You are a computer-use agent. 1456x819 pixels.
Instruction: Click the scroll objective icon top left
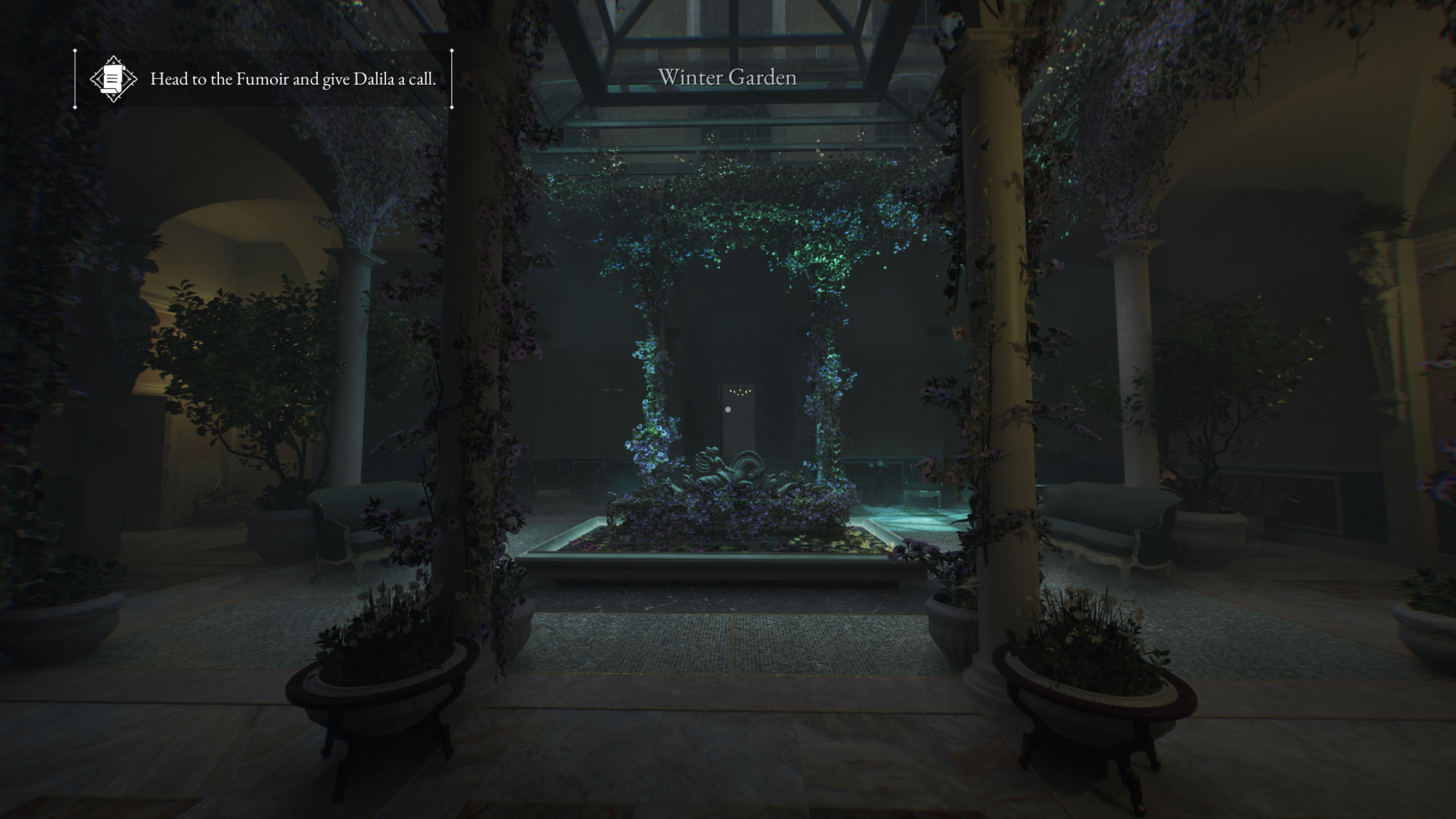pos(114,78)
